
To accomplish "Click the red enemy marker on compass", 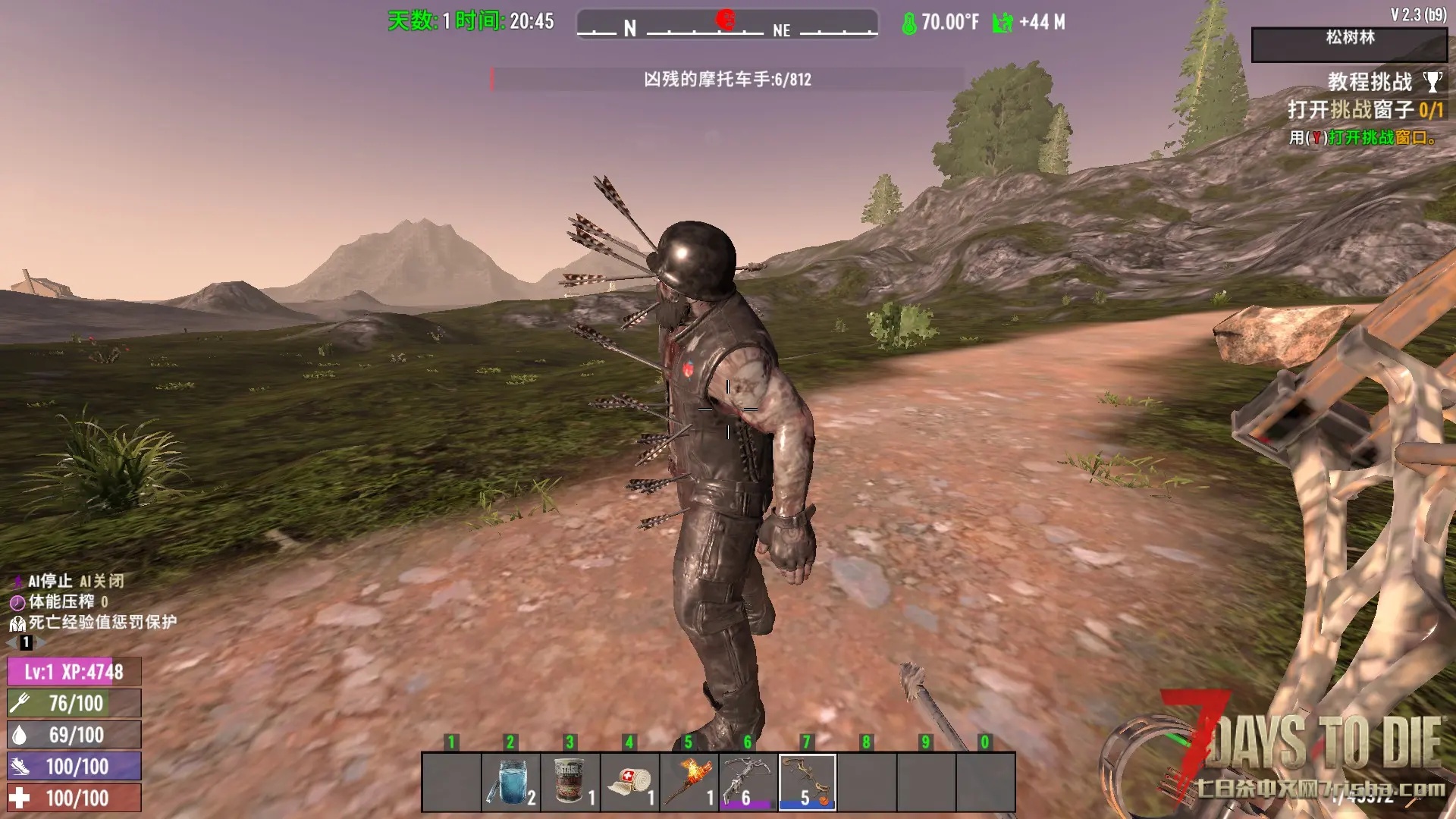I will pyautogui.click(x=726, y=20).
